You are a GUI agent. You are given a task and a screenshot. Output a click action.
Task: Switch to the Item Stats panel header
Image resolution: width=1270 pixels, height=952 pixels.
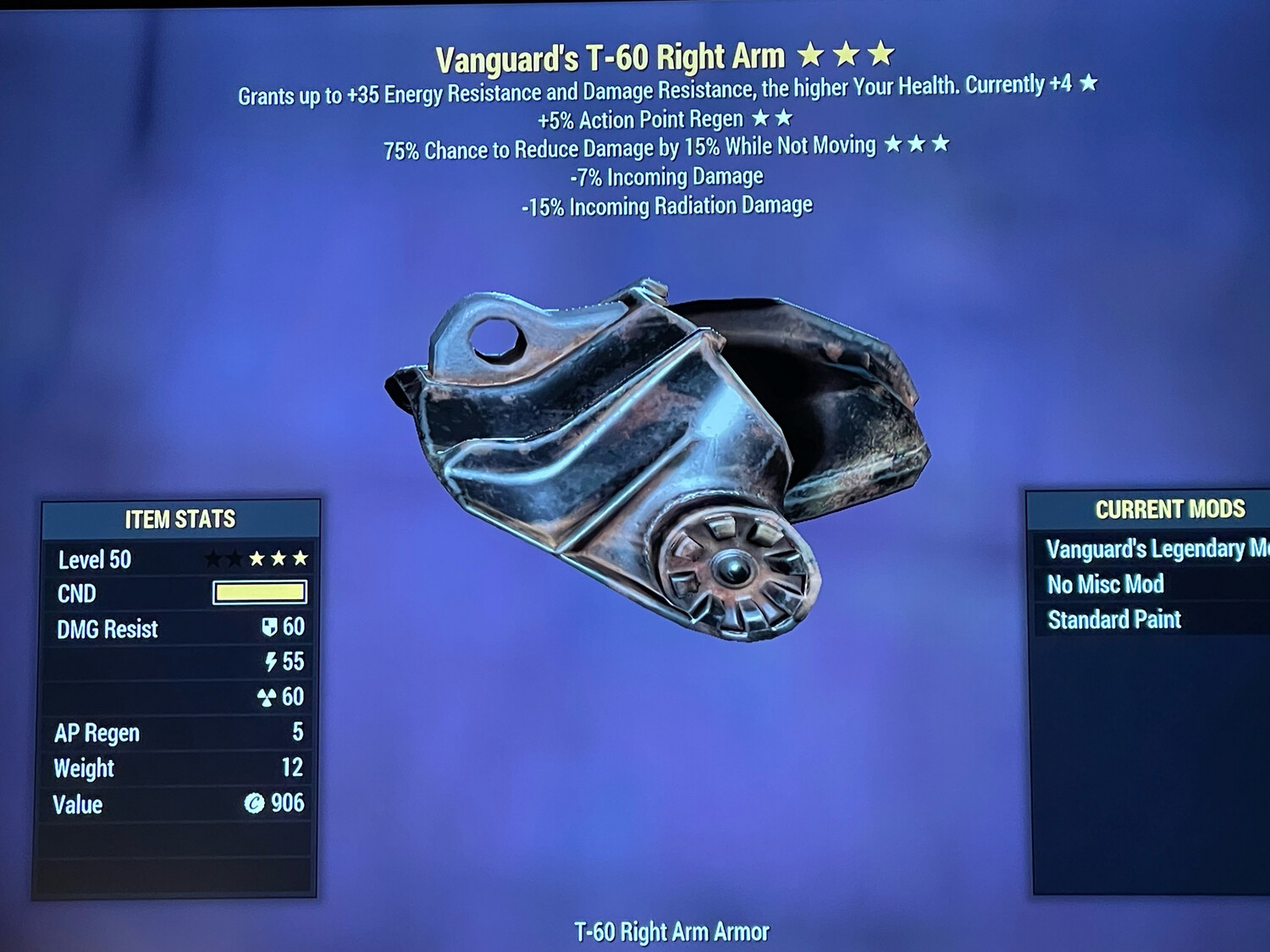pos(180,520)
